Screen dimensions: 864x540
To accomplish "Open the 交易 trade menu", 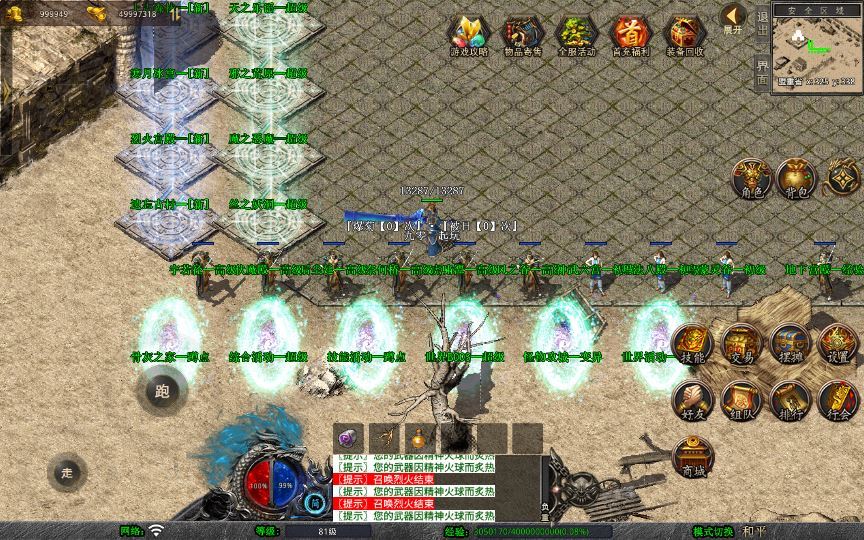I will [741, 345].
